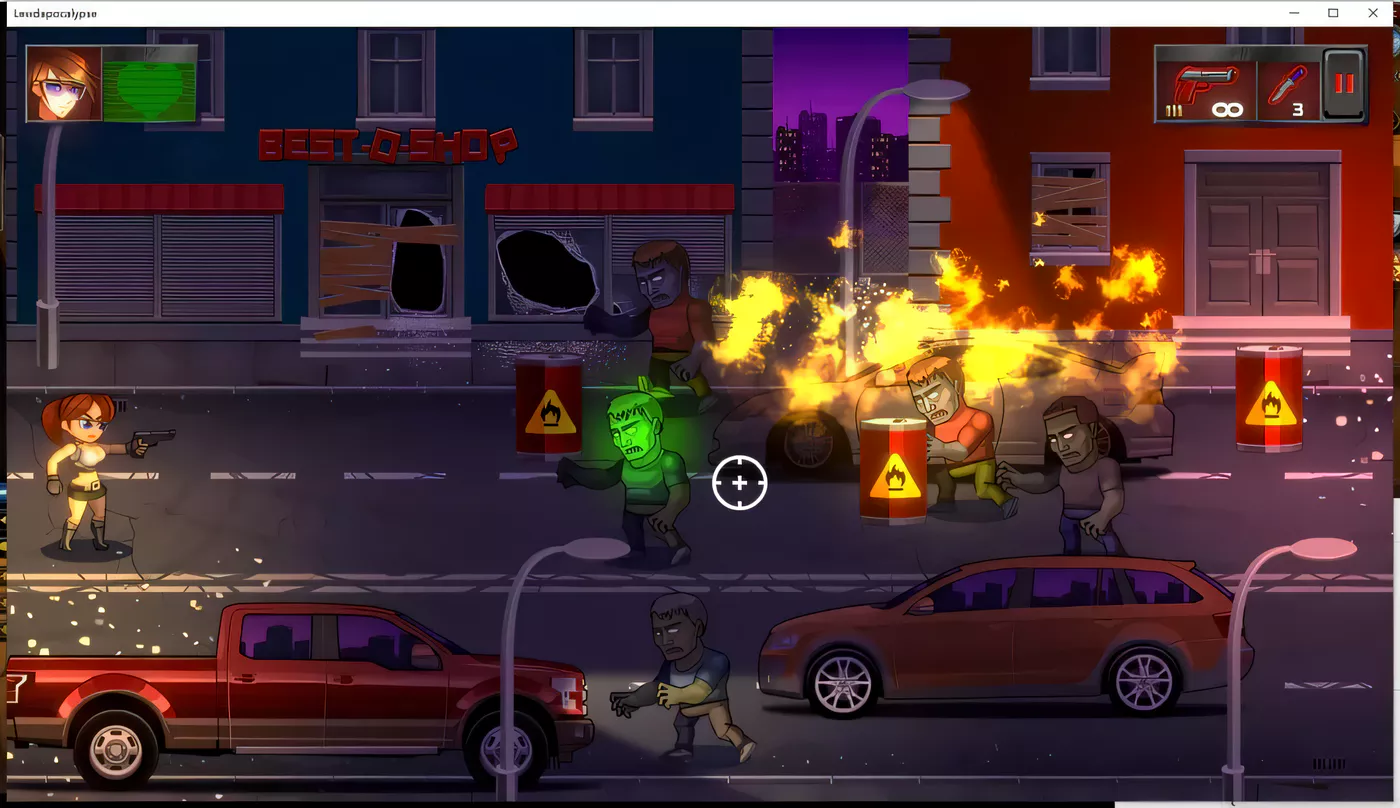Pause the game with the red pause button

1343,84
